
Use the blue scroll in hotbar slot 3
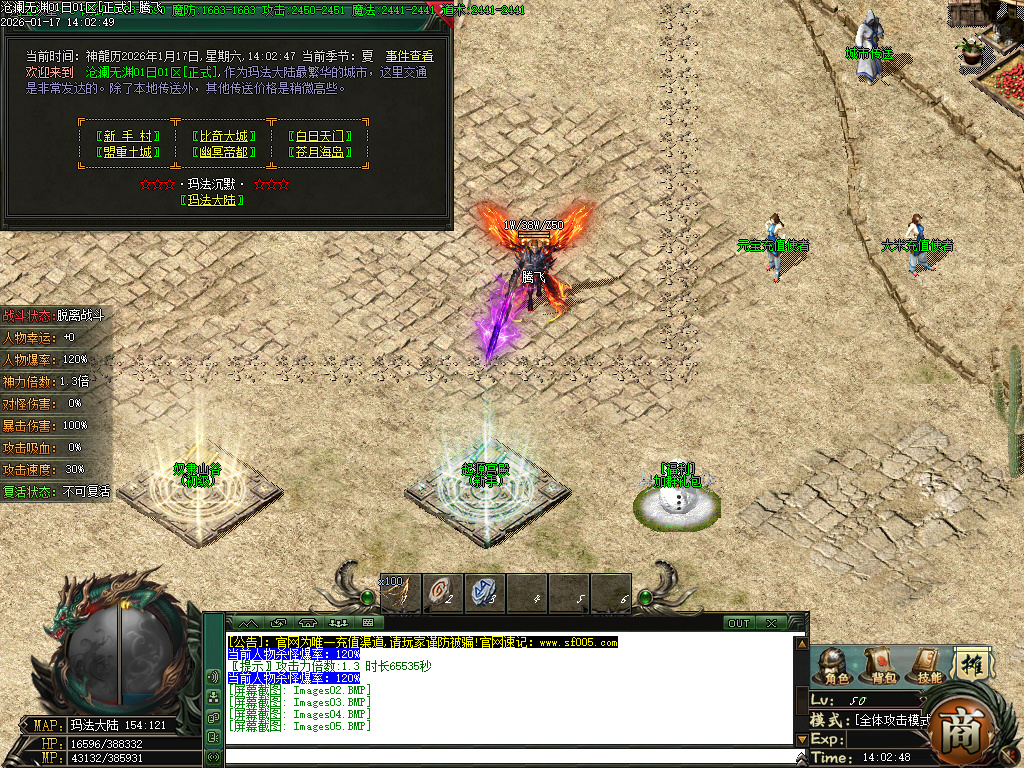click(x=485, y=592)
